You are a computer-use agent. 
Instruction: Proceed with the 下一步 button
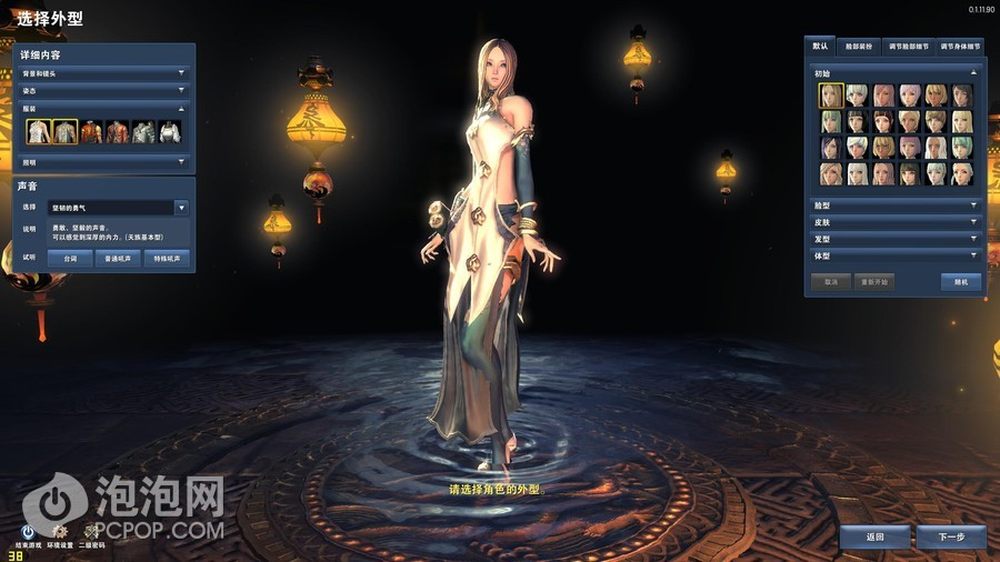pos(950,537)
